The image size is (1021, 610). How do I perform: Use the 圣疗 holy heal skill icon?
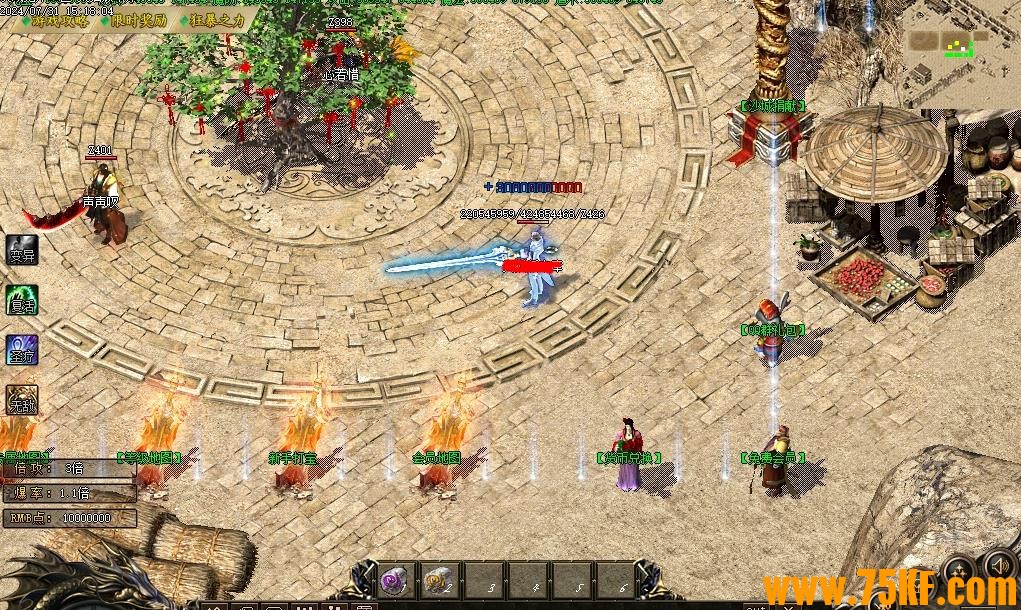click(22, 350)
